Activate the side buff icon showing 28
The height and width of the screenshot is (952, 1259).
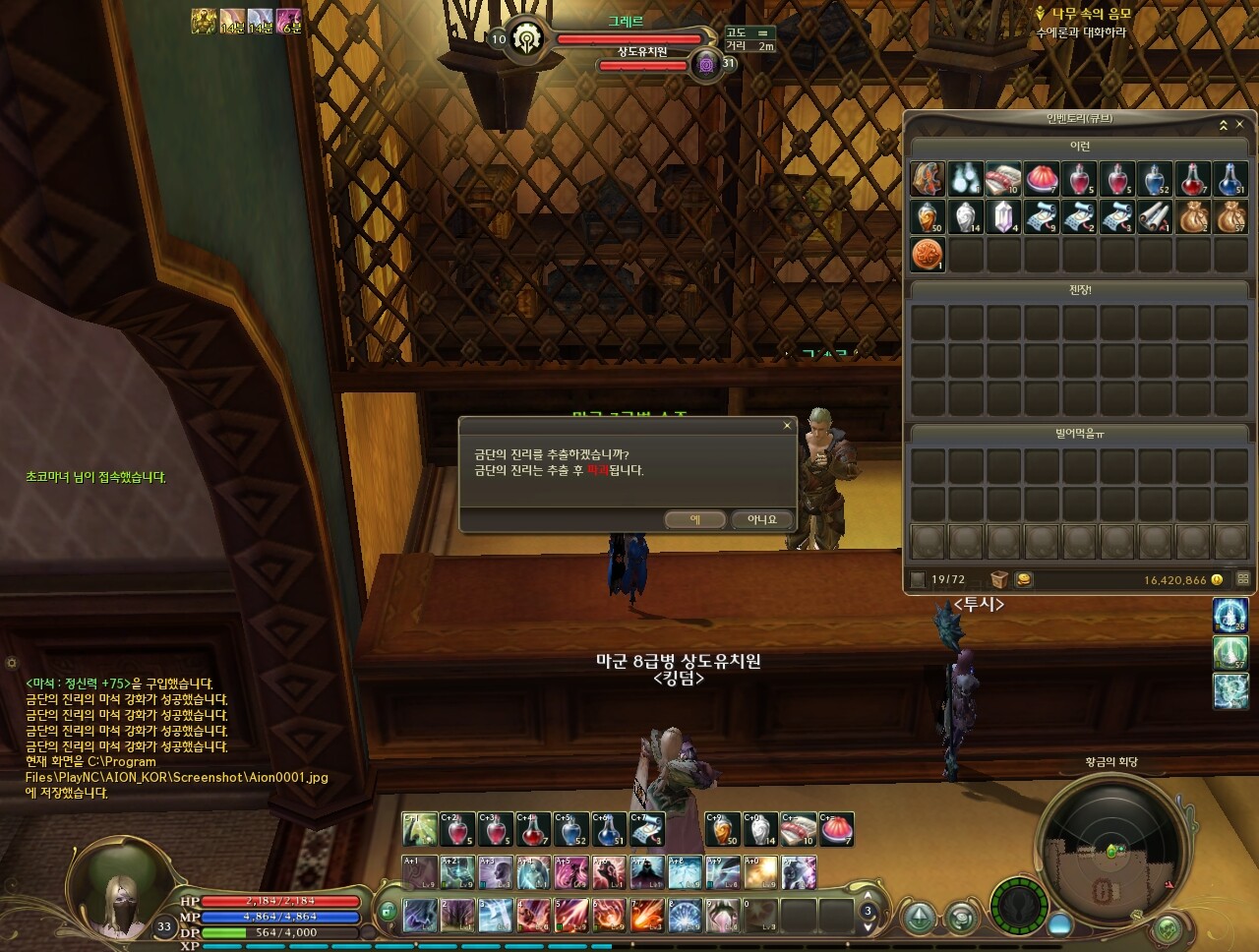coord(1230,615)
